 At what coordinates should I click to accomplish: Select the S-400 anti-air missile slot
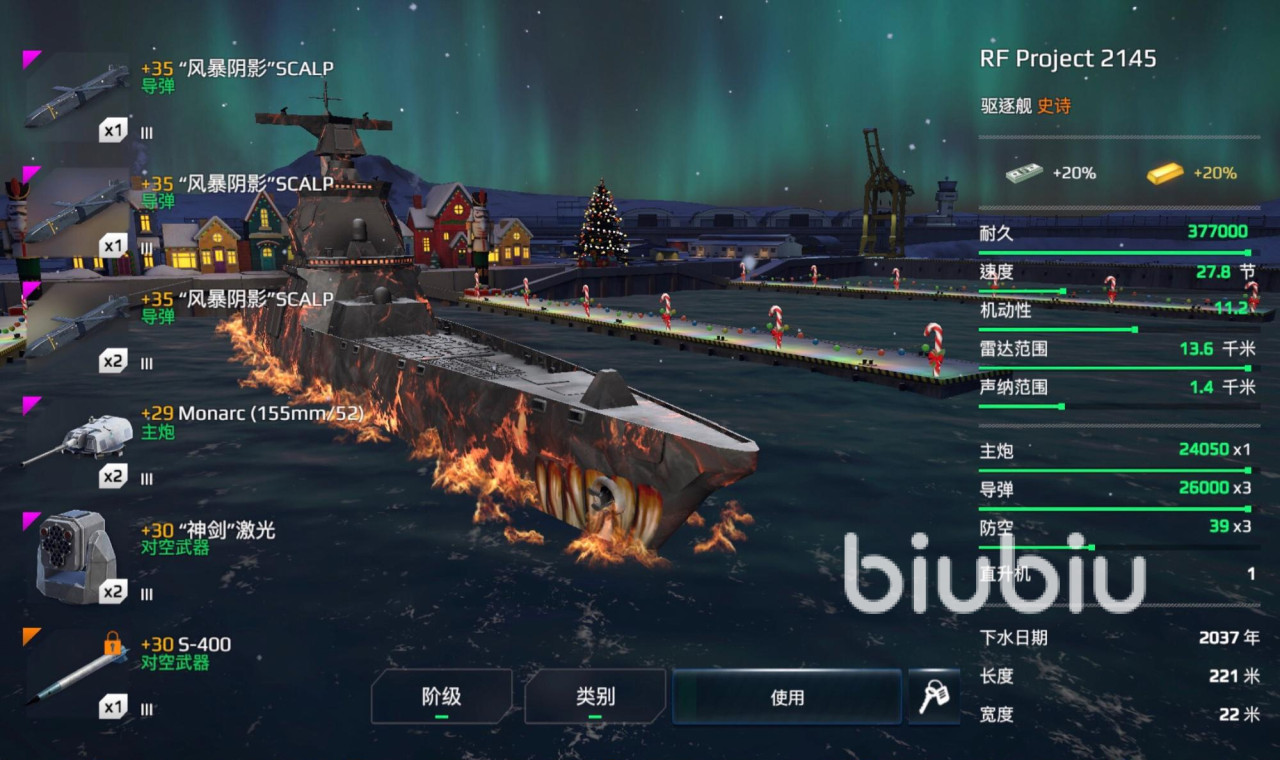tap(78, 672)
